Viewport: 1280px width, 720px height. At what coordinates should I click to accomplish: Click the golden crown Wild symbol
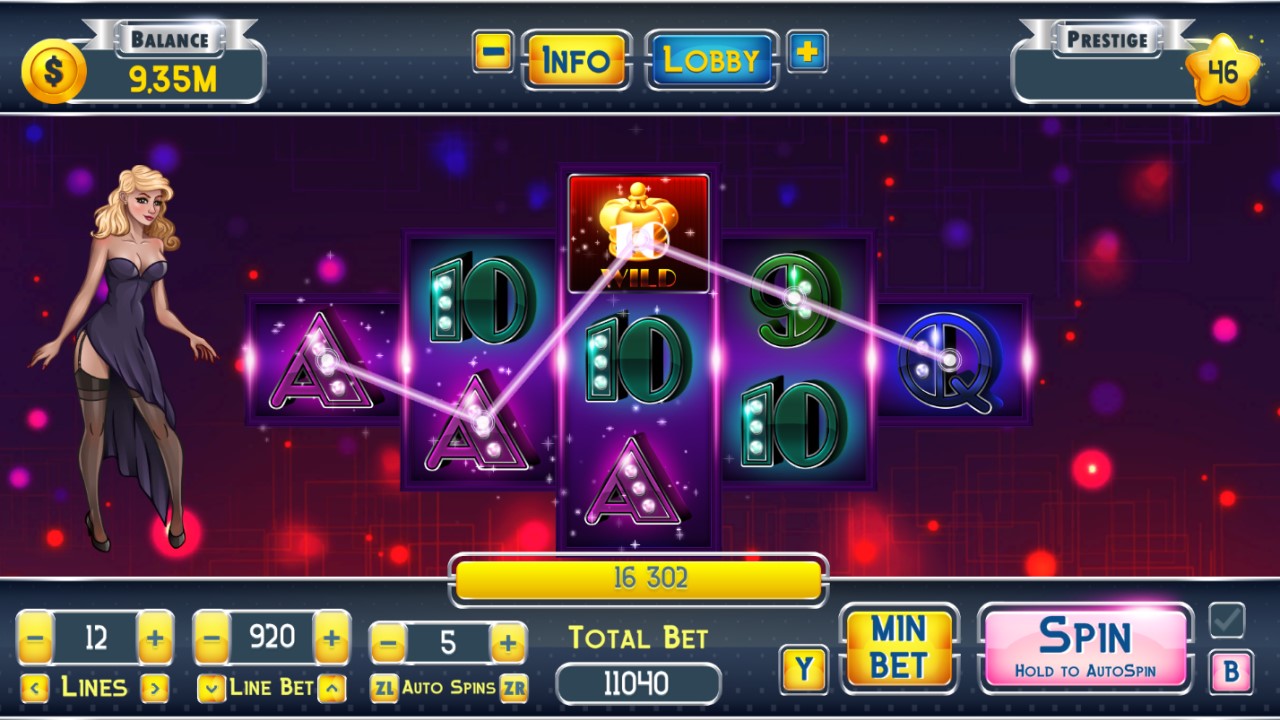pos(637,232)
